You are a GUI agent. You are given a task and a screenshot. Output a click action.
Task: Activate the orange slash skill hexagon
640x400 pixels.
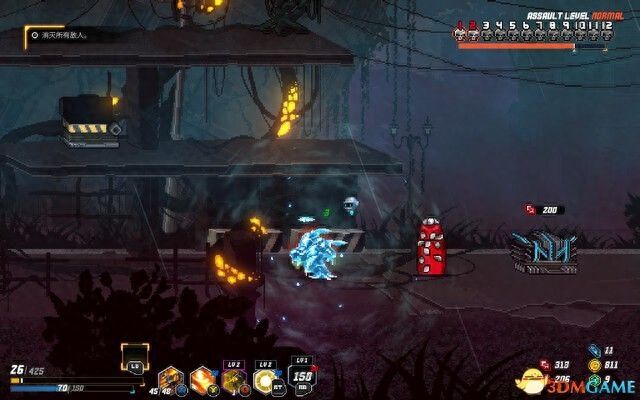[x=203, y=379]
